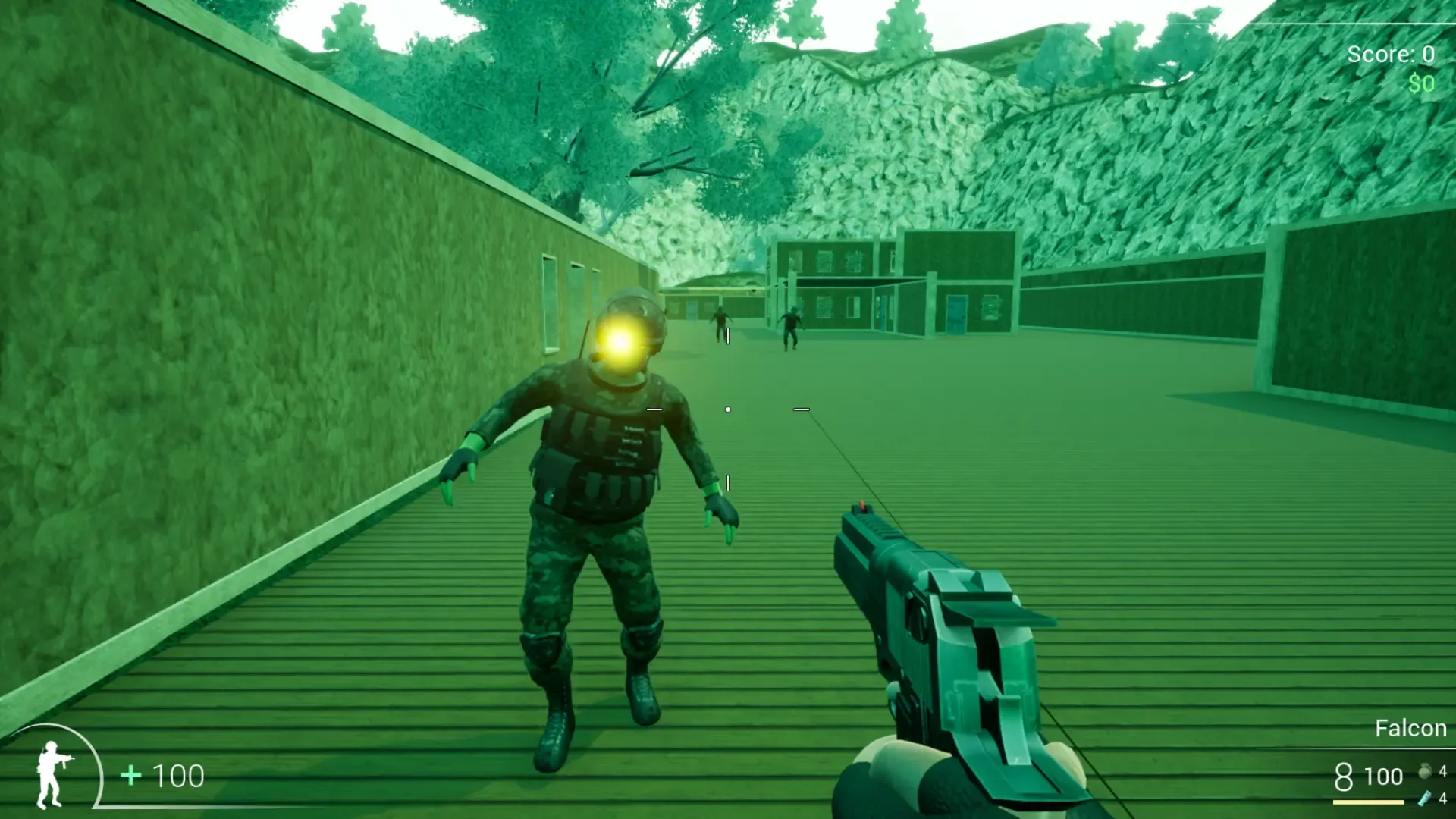1456x819 pixels.
Task: Click the grenade count icon
Action: tap(1426, 772)
